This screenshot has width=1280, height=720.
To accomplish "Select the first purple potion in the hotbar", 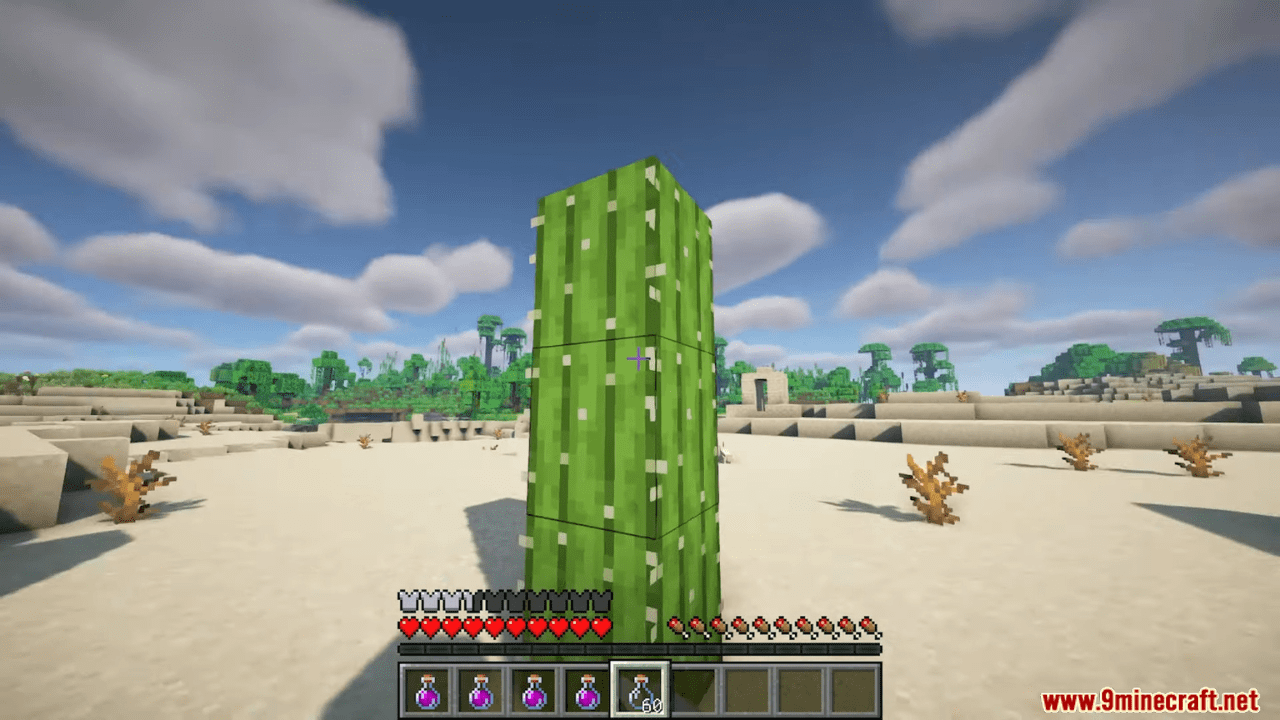I will pos(428,688).
